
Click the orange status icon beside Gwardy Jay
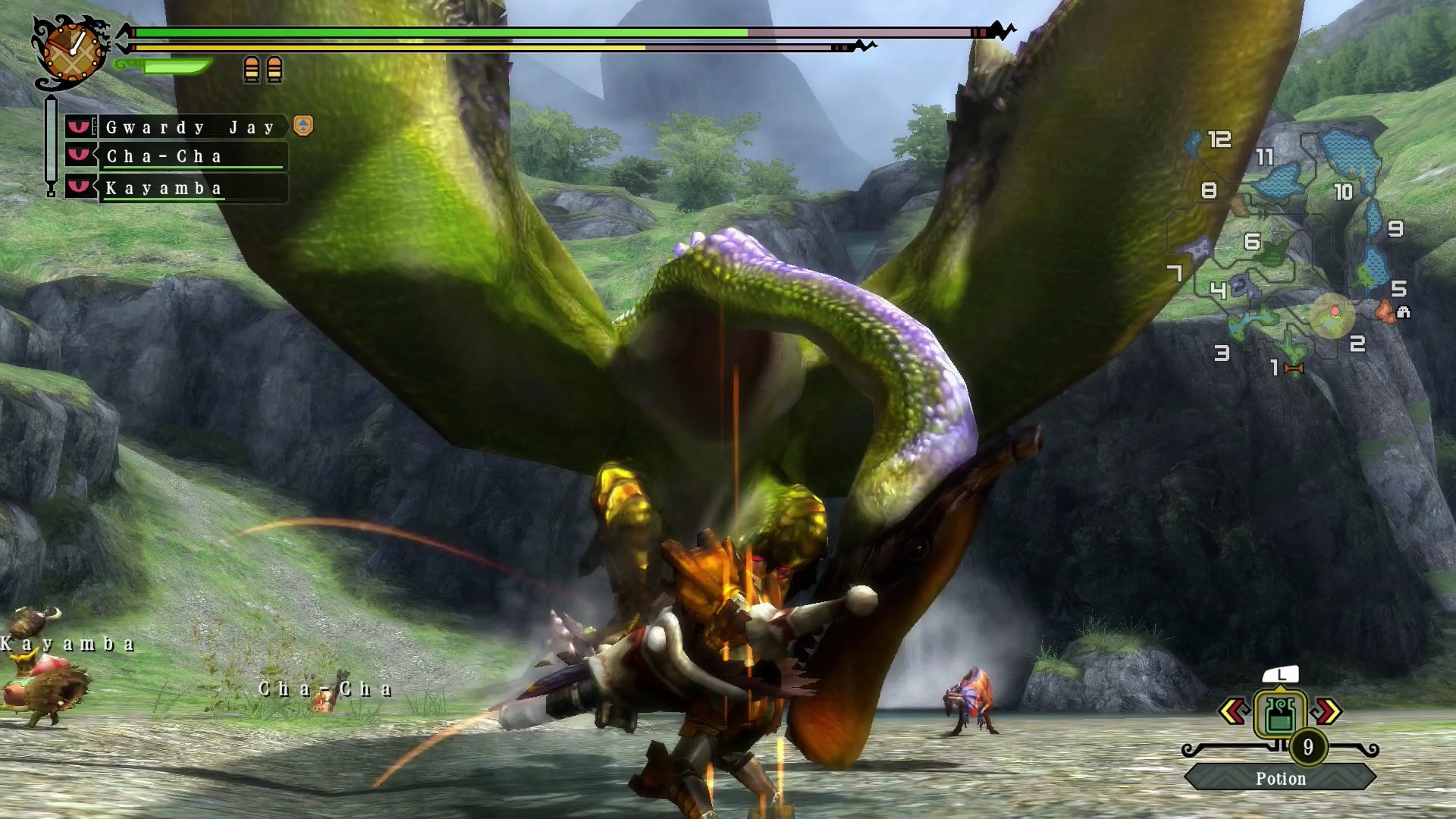click(303, 125)
